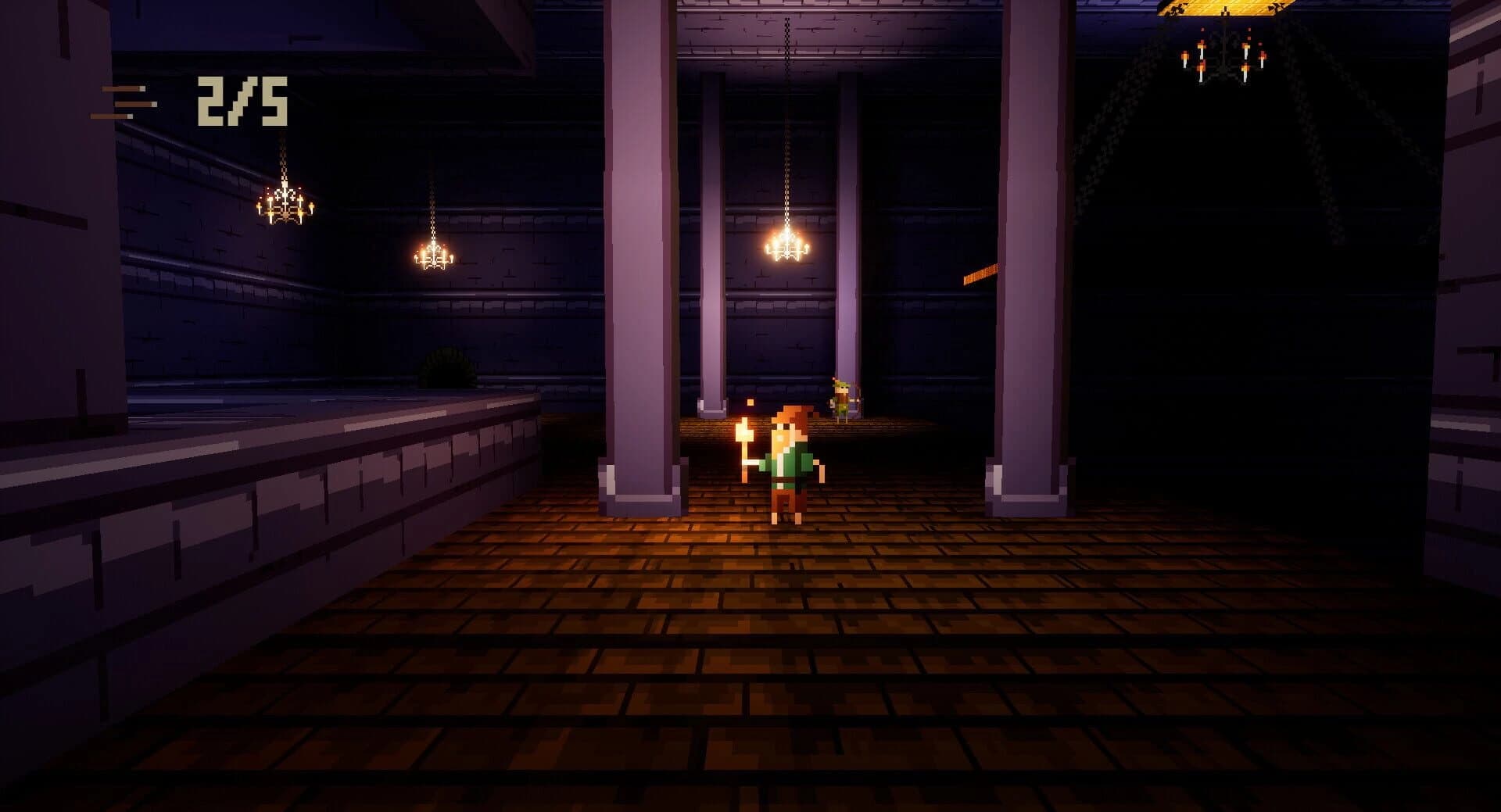Viewport: 1501px width, 812px height.
Task: Click the middle arrow of the HUD stack
Action: pos(135,104)
